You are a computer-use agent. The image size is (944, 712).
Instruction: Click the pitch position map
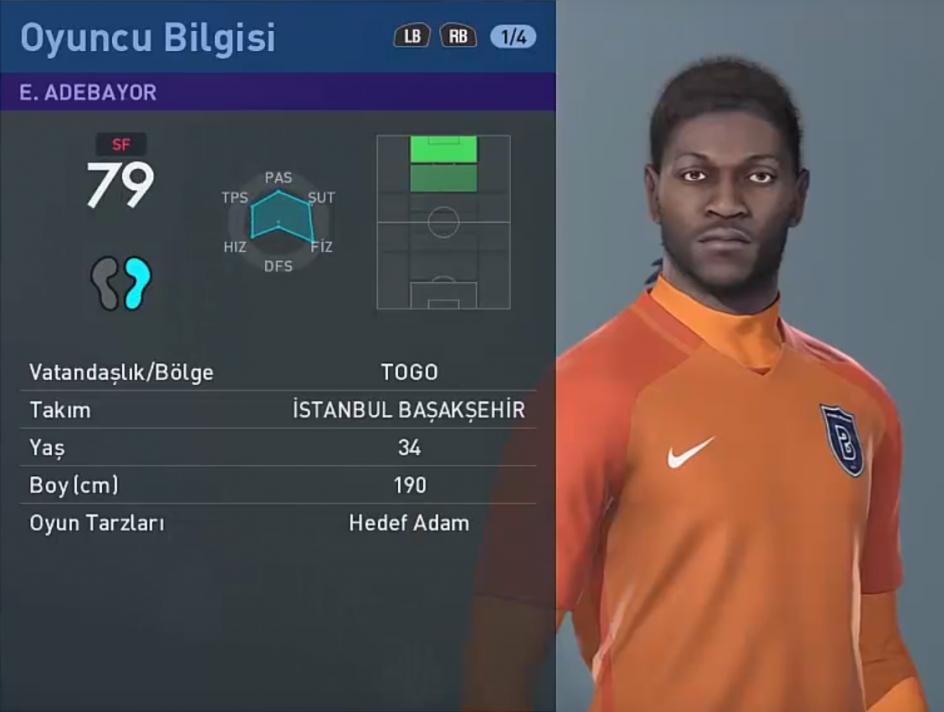[443, 222]
